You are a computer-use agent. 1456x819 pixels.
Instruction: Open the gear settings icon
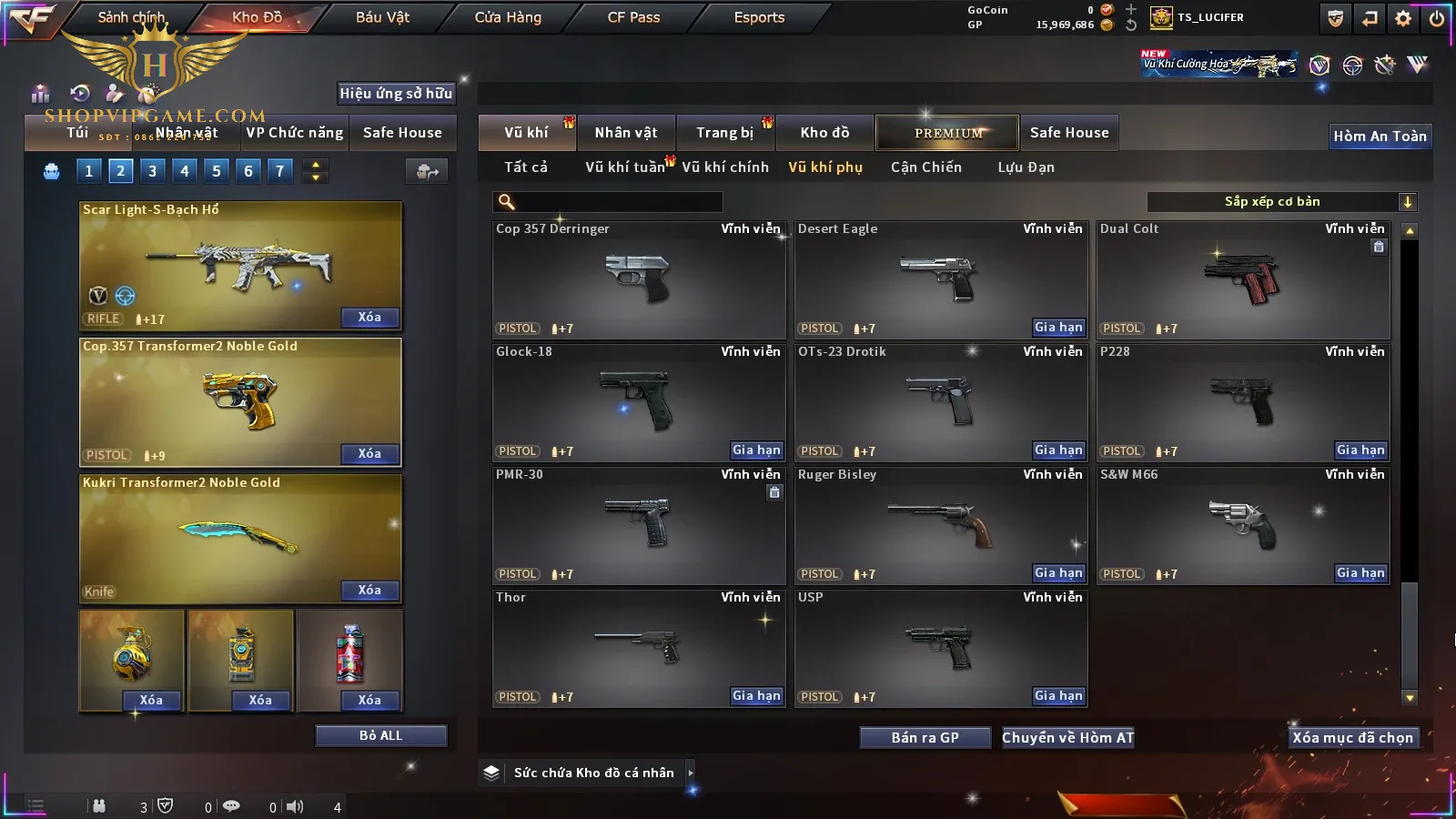click(1403, 18)
